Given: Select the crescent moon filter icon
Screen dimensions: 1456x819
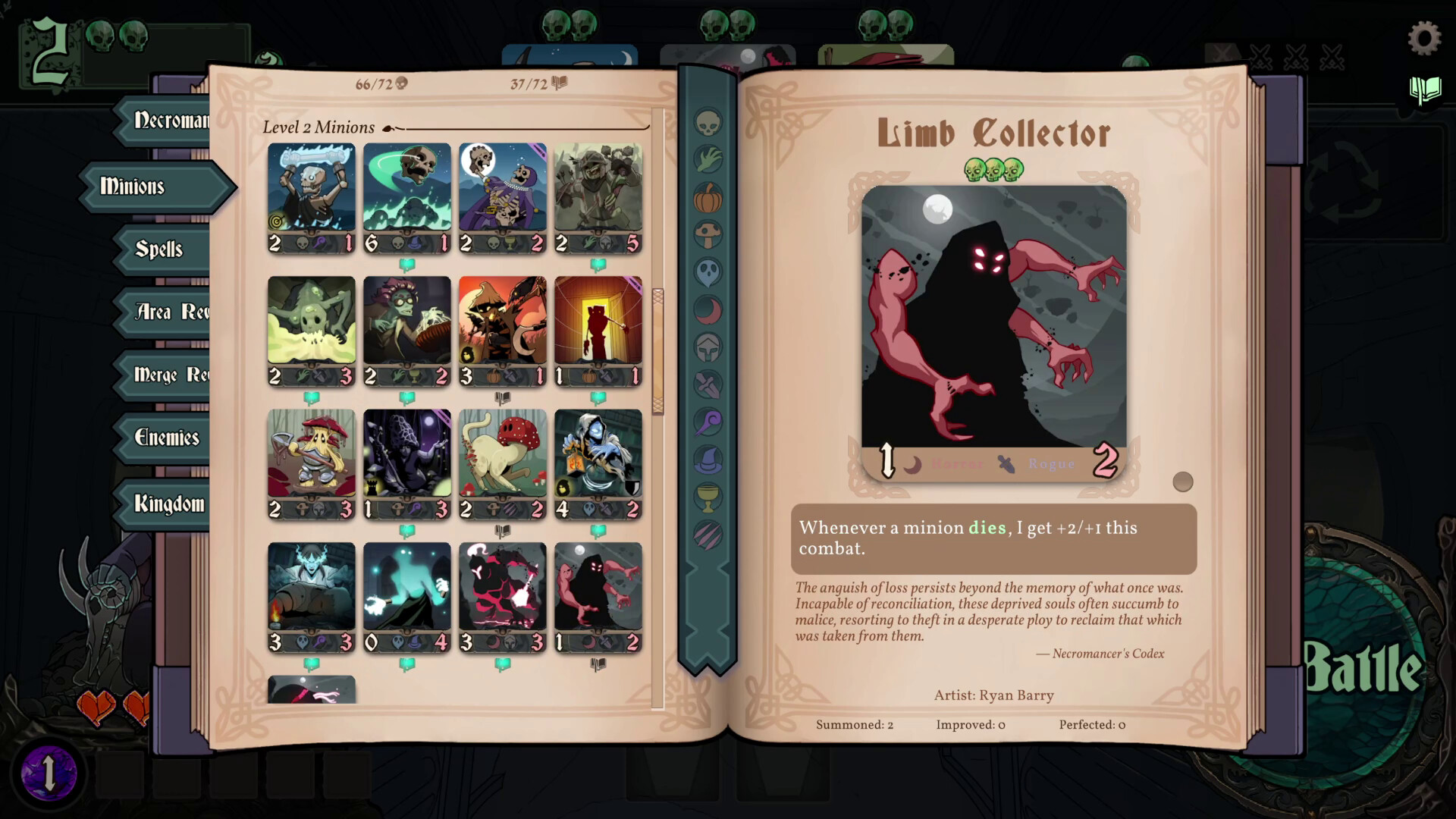Looking at the screenshot, I should (x=708, y=309).
